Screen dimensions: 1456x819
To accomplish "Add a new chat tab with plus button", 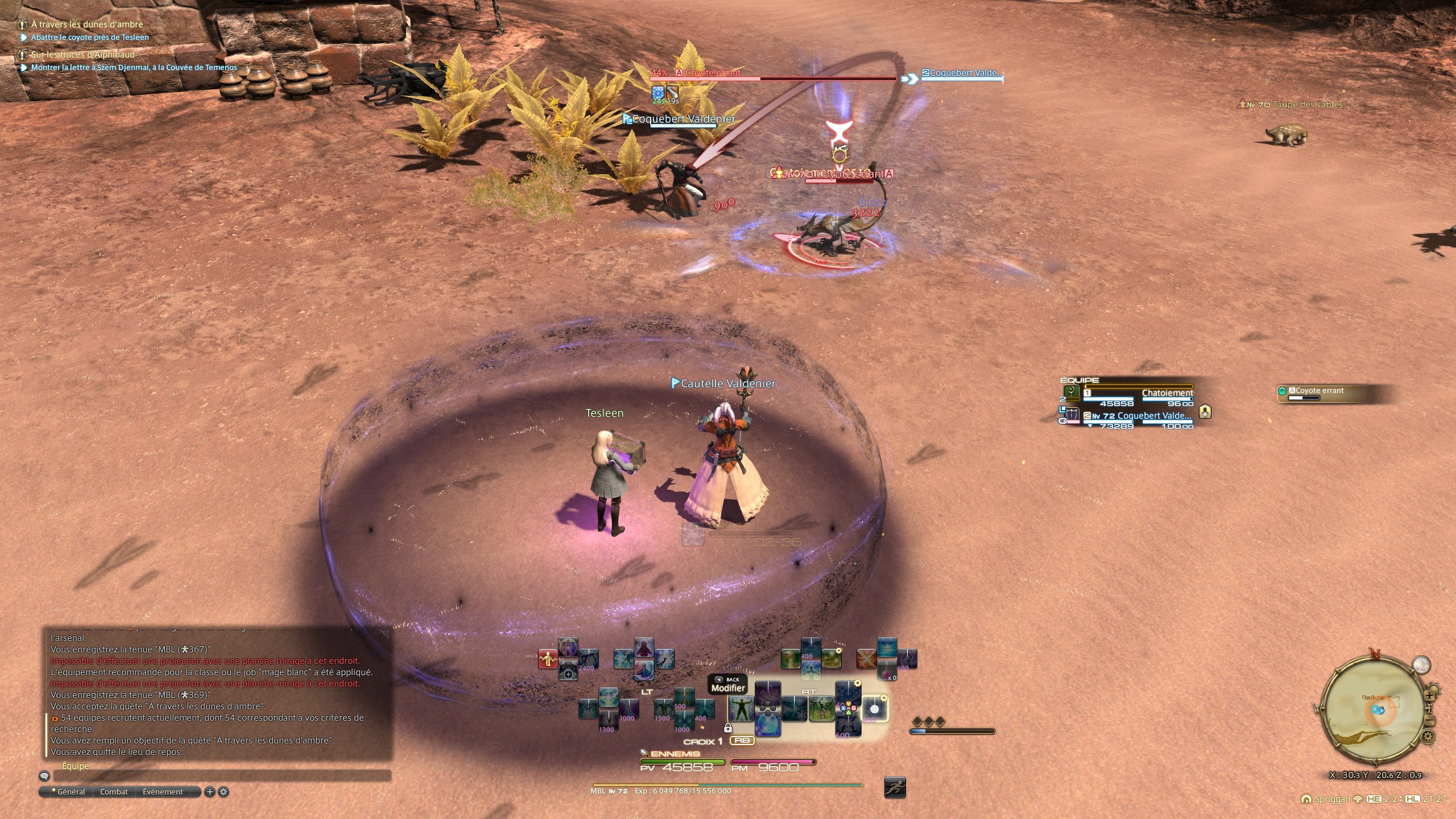I will click(209, 792).
